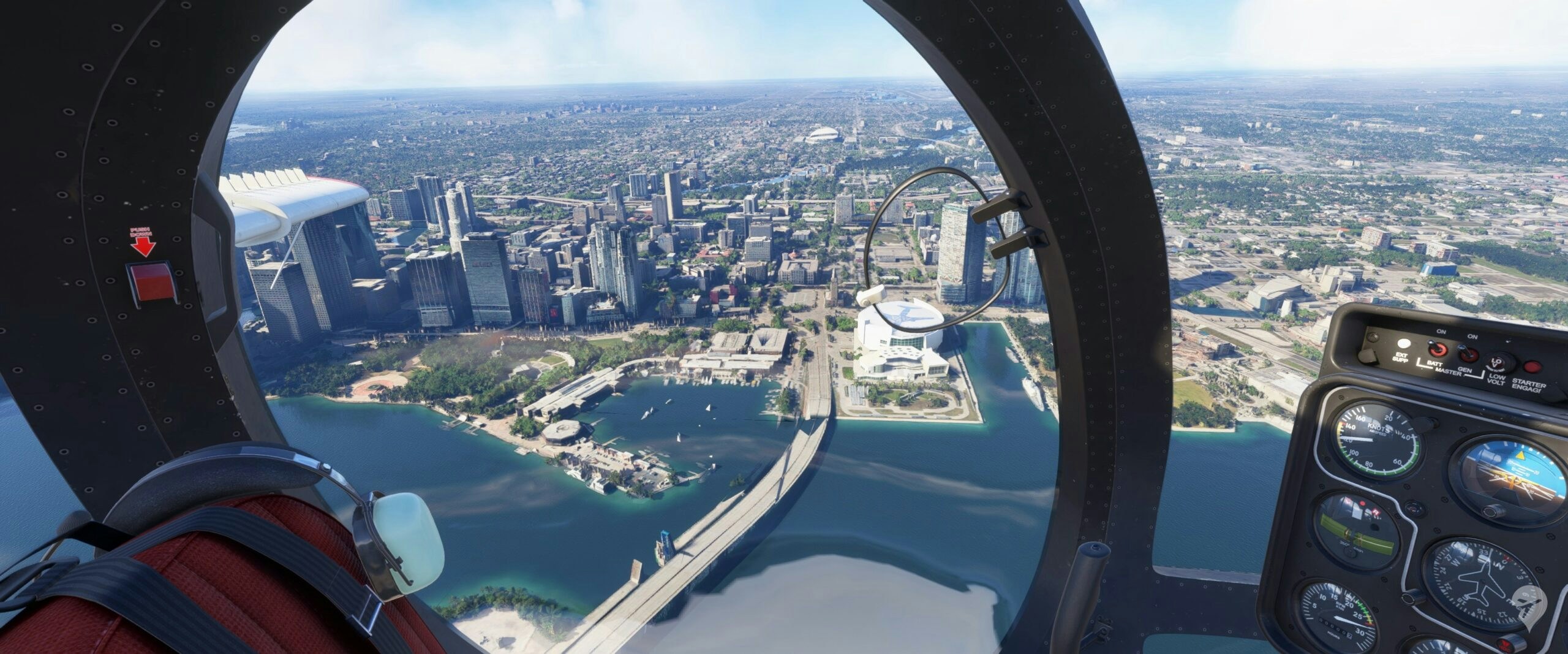Click the red PUSH DOWN button
1568x654 pixels.
coord(151,284)
